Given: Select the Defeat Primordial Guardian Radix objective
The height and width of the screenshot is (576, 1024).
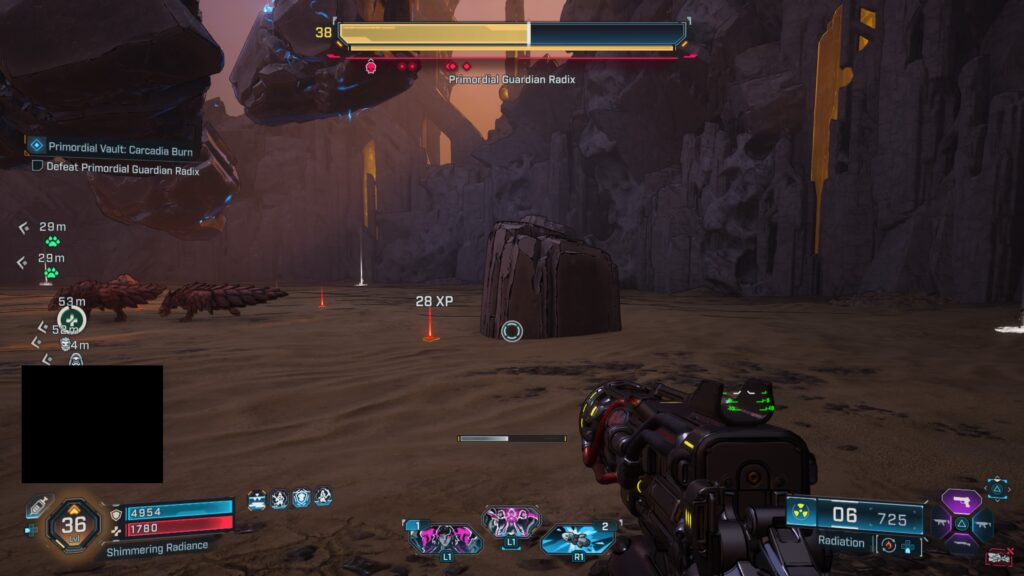Looking at the screenshot, I should click(x=115, y=168).
